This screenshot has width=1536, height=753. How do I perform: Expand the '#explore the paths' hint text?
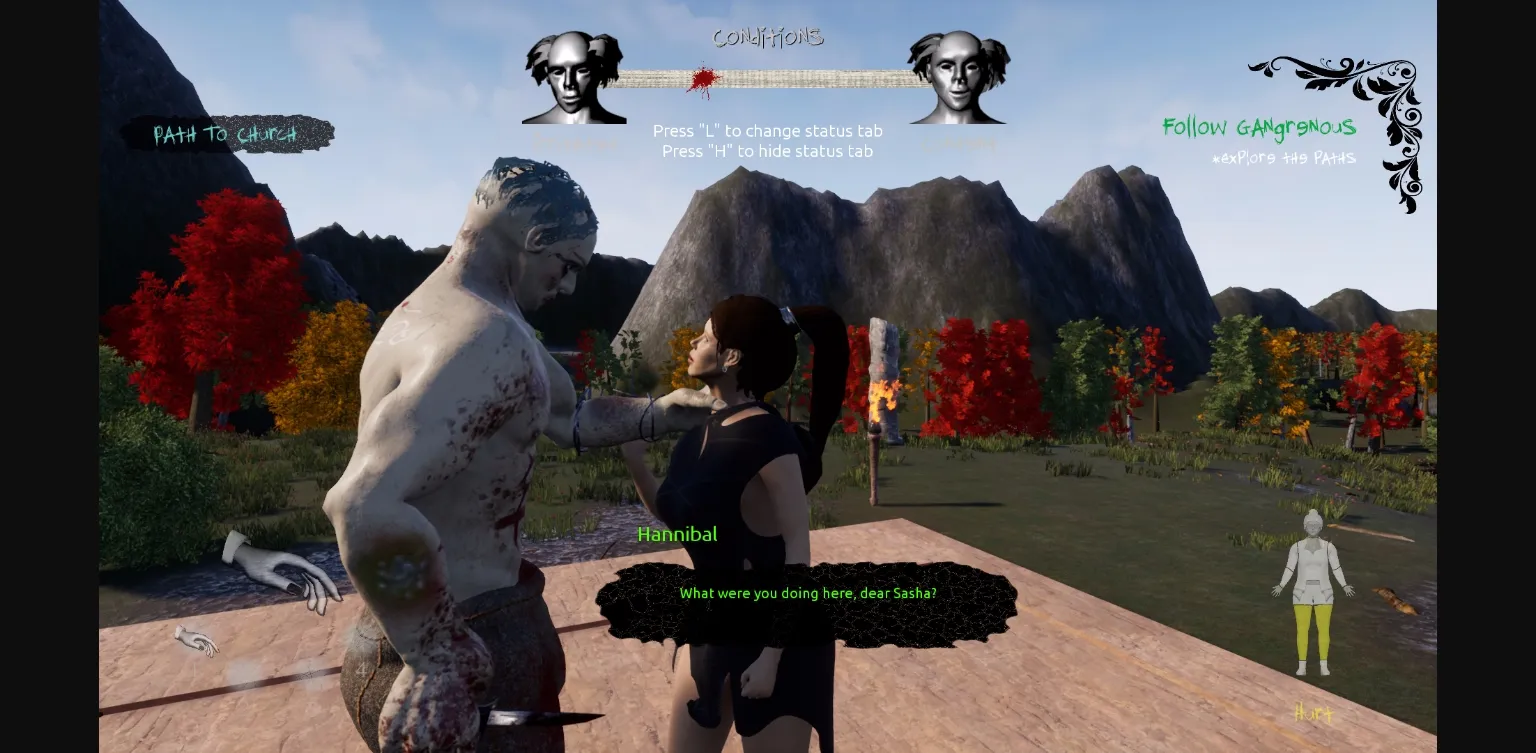point(1284,158)
